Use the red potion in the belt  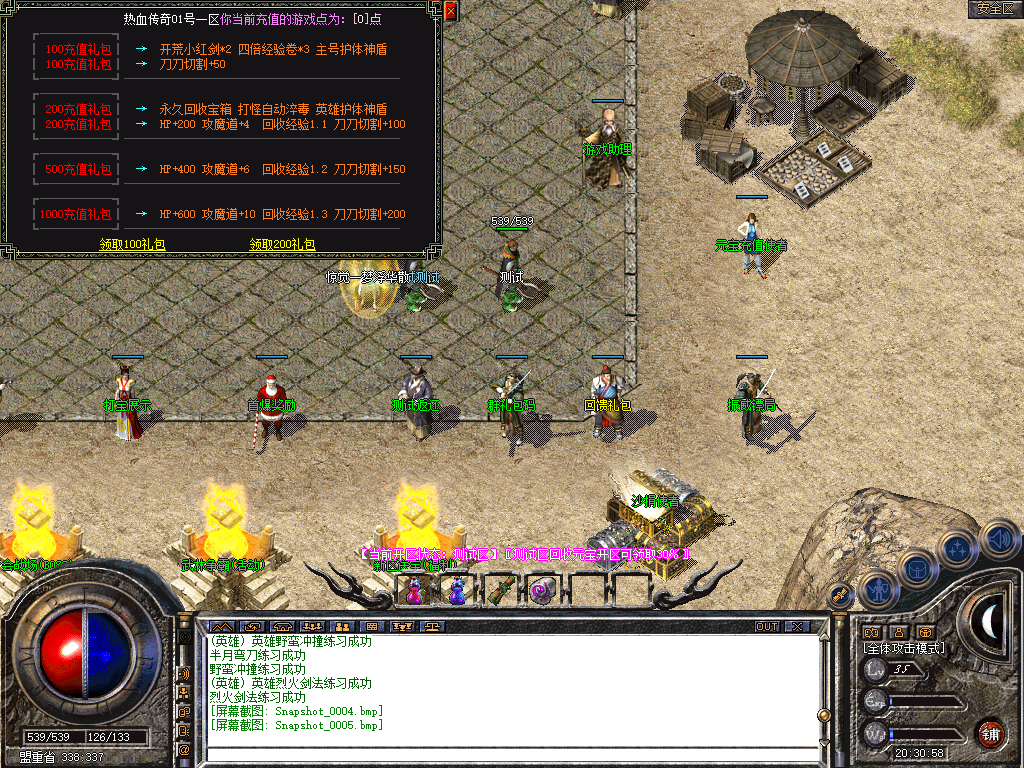412,591
